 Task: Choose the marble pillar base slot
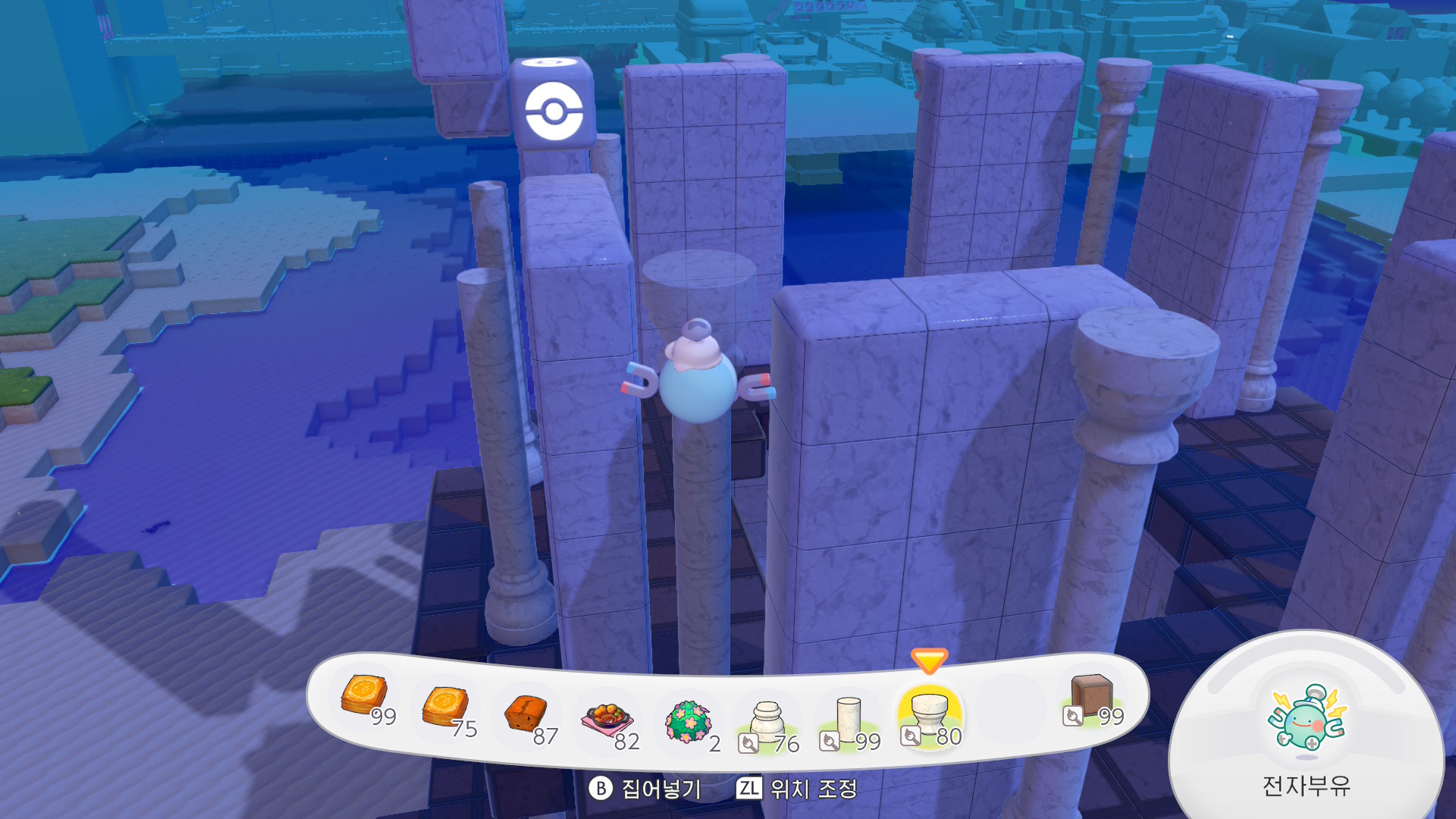(767, 722)
